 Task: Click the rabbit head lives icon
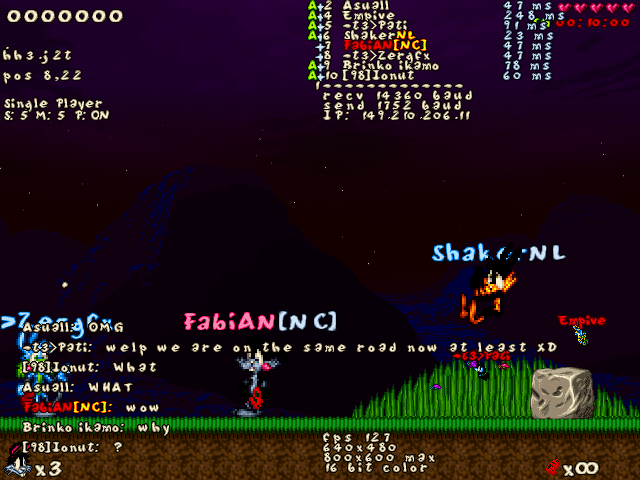(15, 465)
